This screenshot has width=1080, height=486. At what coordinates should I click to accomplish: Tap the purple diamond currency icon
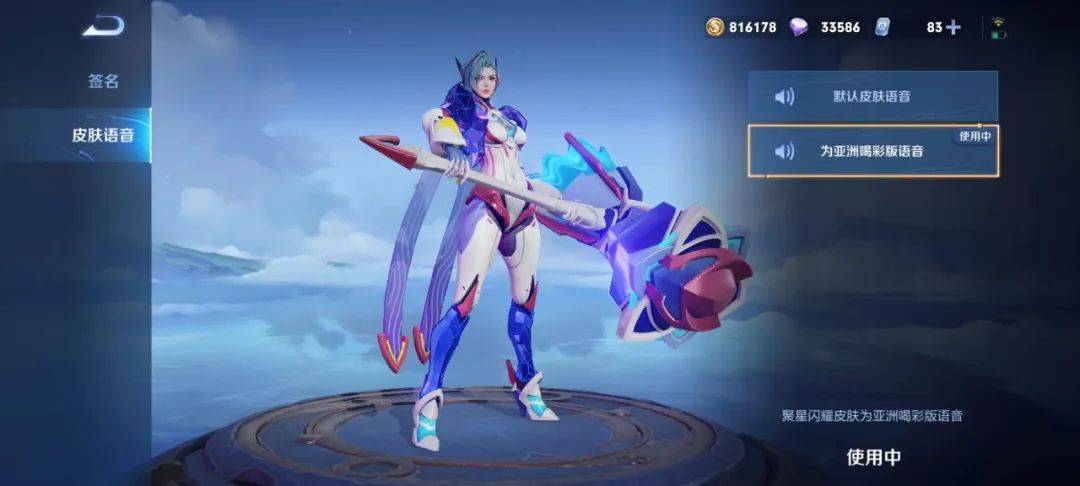[798, 27]
